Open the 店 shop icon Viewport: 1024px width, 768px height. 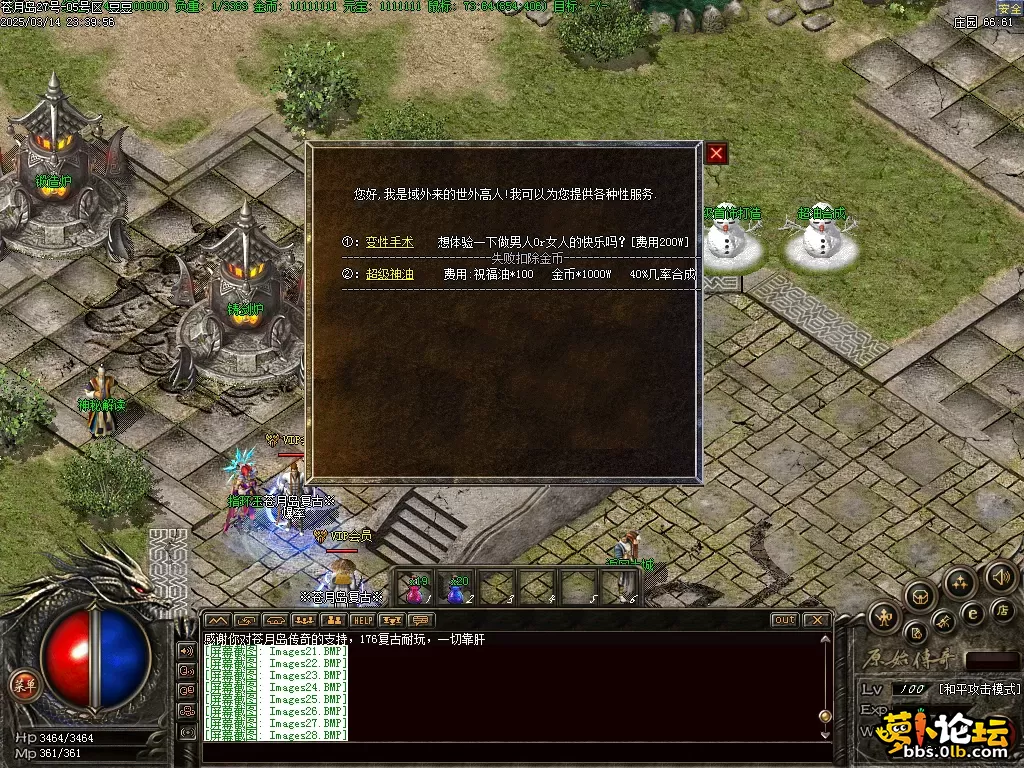coord(1002,609)
